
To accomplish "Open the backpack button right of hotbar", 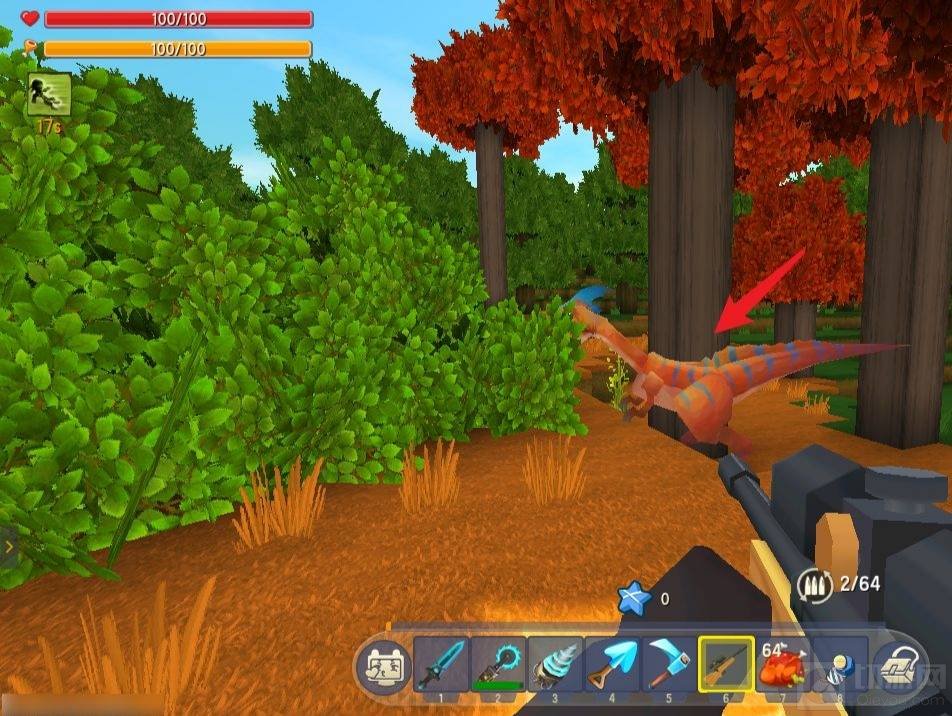I will pos(902,666).
